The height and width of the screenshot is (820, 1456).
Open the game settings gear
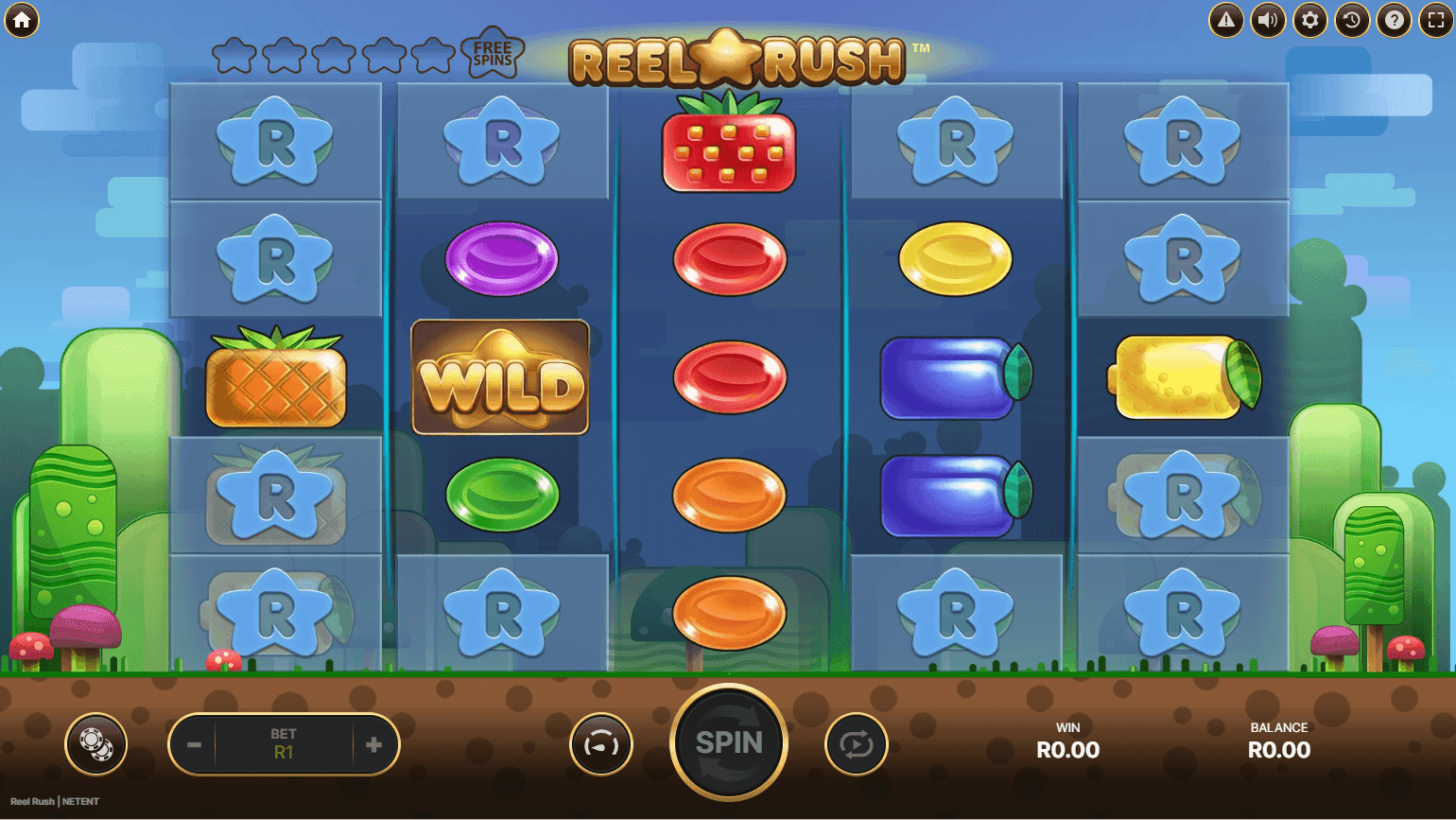[1309, 19]
